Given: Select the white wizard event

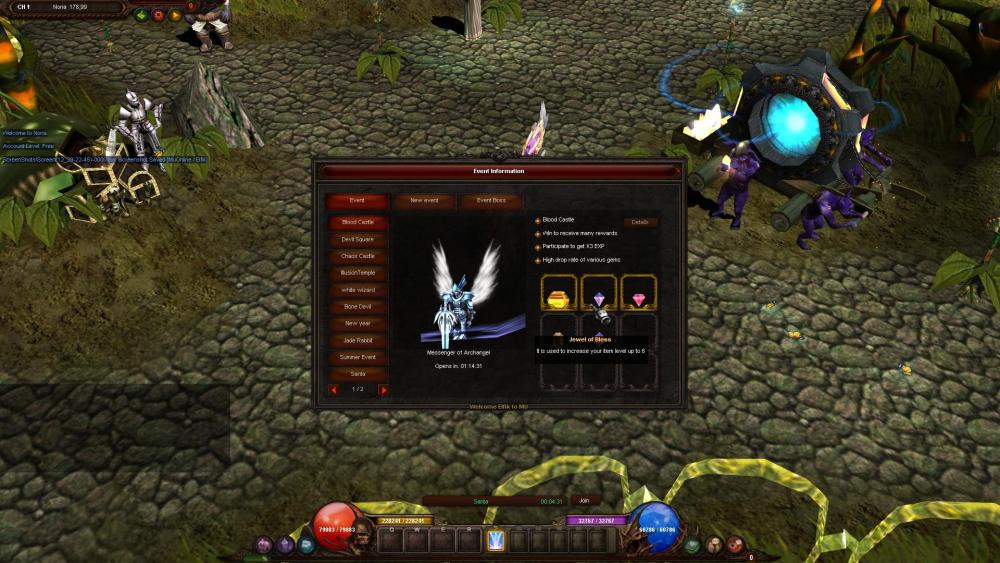Looking at the screenshot, I should 358,290.
